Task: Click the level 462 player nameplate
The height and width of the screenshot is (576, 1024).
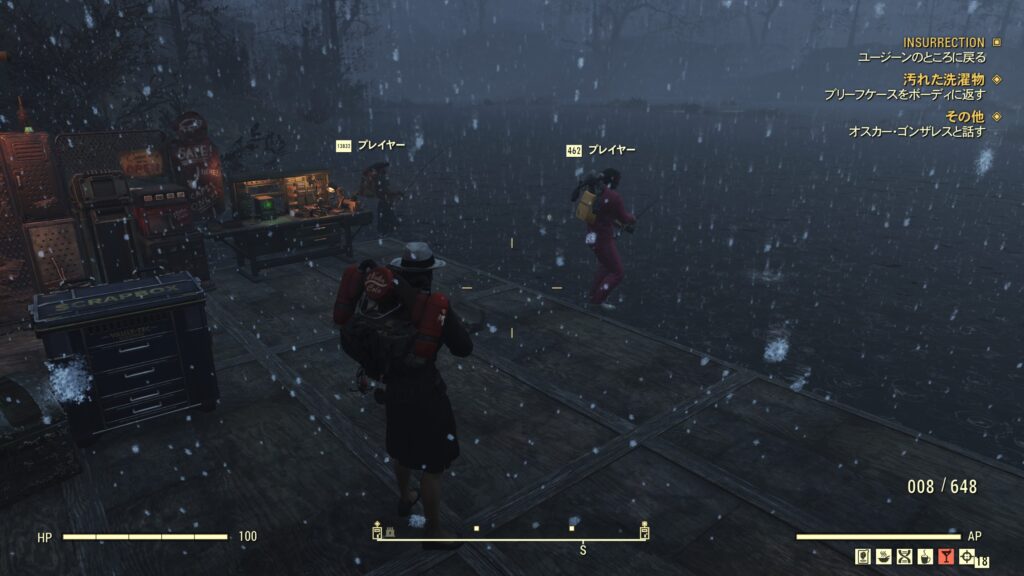Action: (600, 150)
